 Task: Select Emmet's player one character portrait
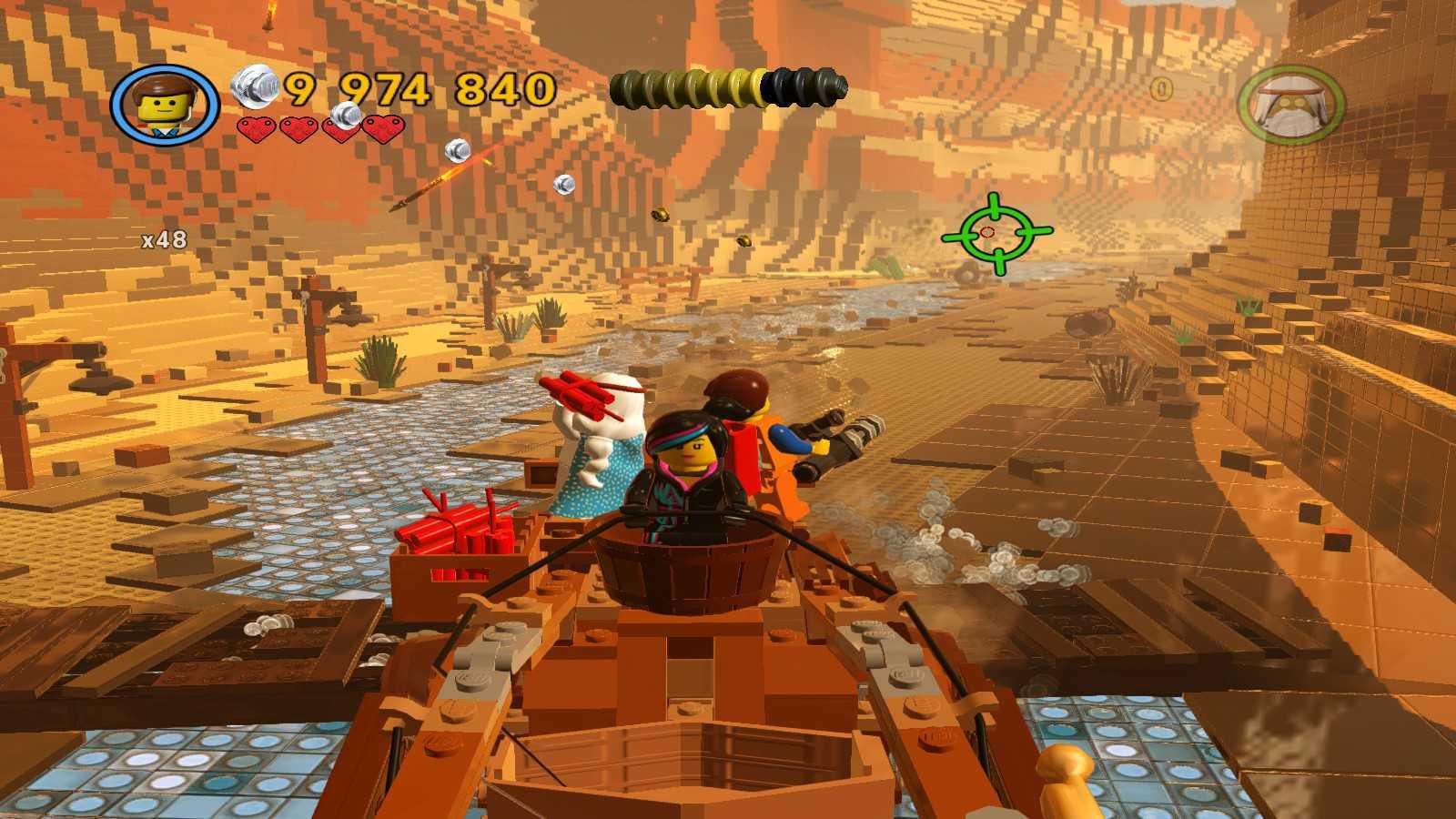[x=165, y=104]
